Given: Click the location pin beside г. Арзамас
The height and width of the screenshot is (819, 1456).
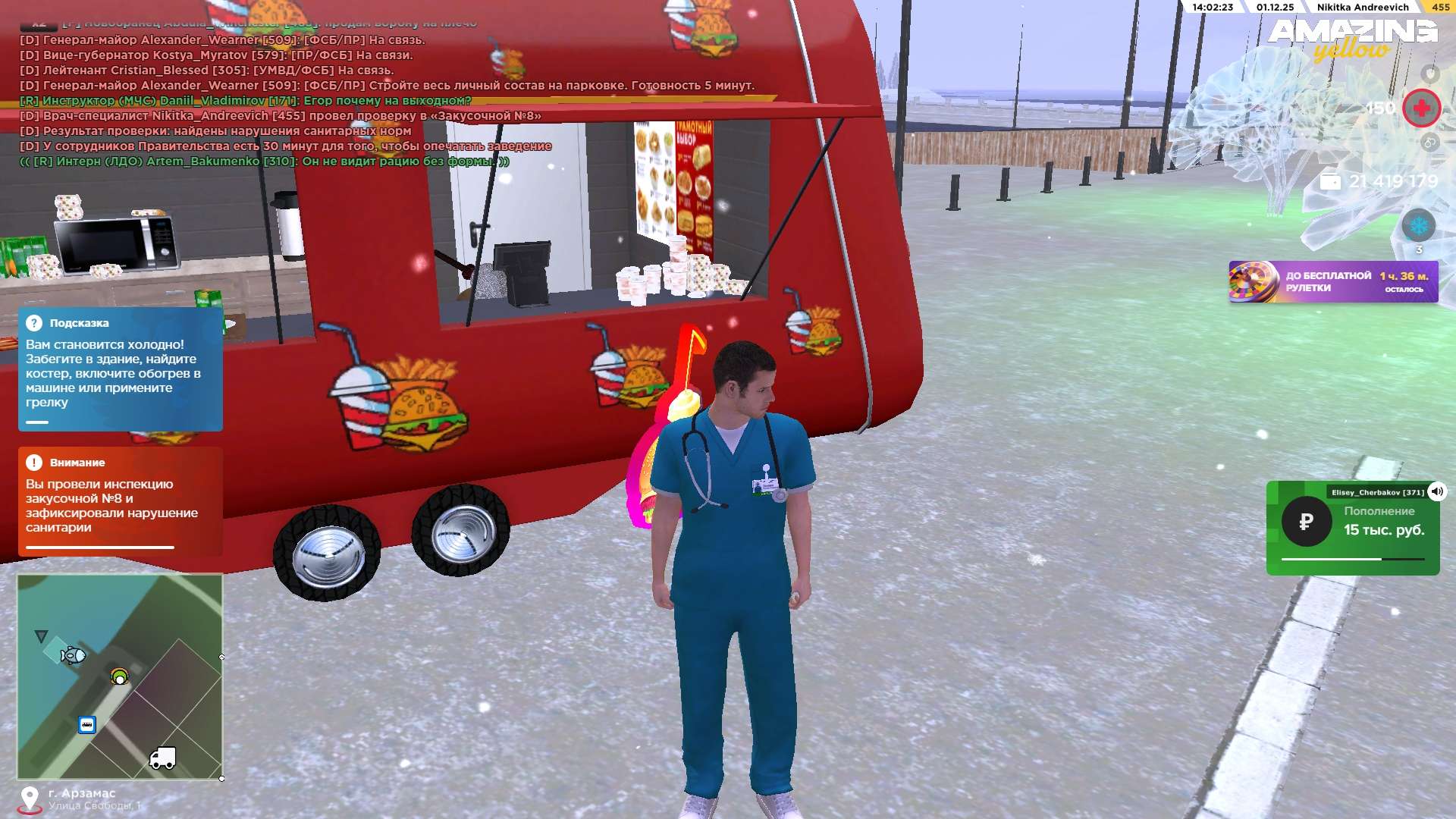Looking at the screenshot, I should coord(30,799).
